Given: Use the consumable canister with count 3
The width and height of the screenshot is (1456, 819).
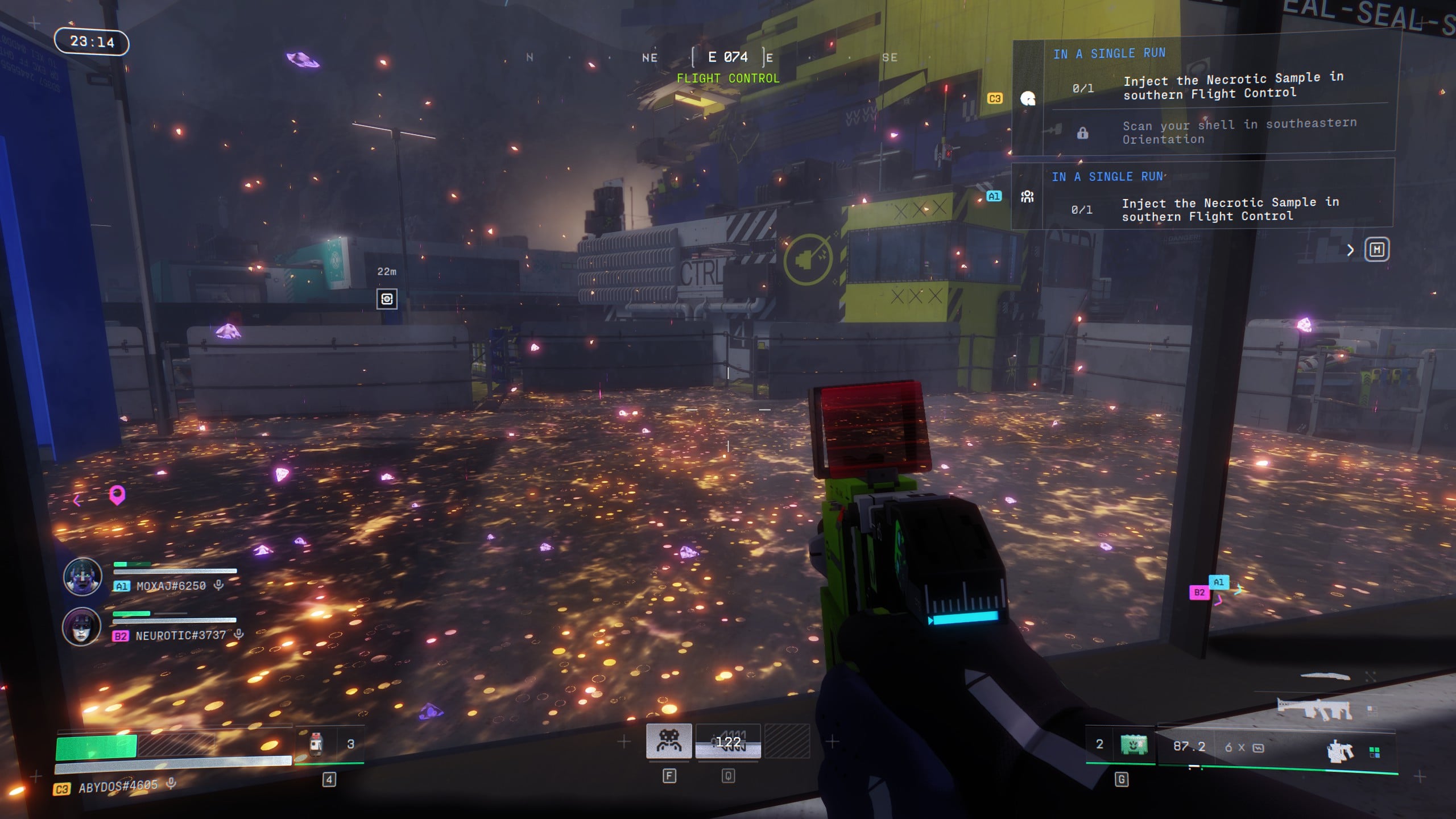Looking at the screenshot, I should [x=316, y=744].
